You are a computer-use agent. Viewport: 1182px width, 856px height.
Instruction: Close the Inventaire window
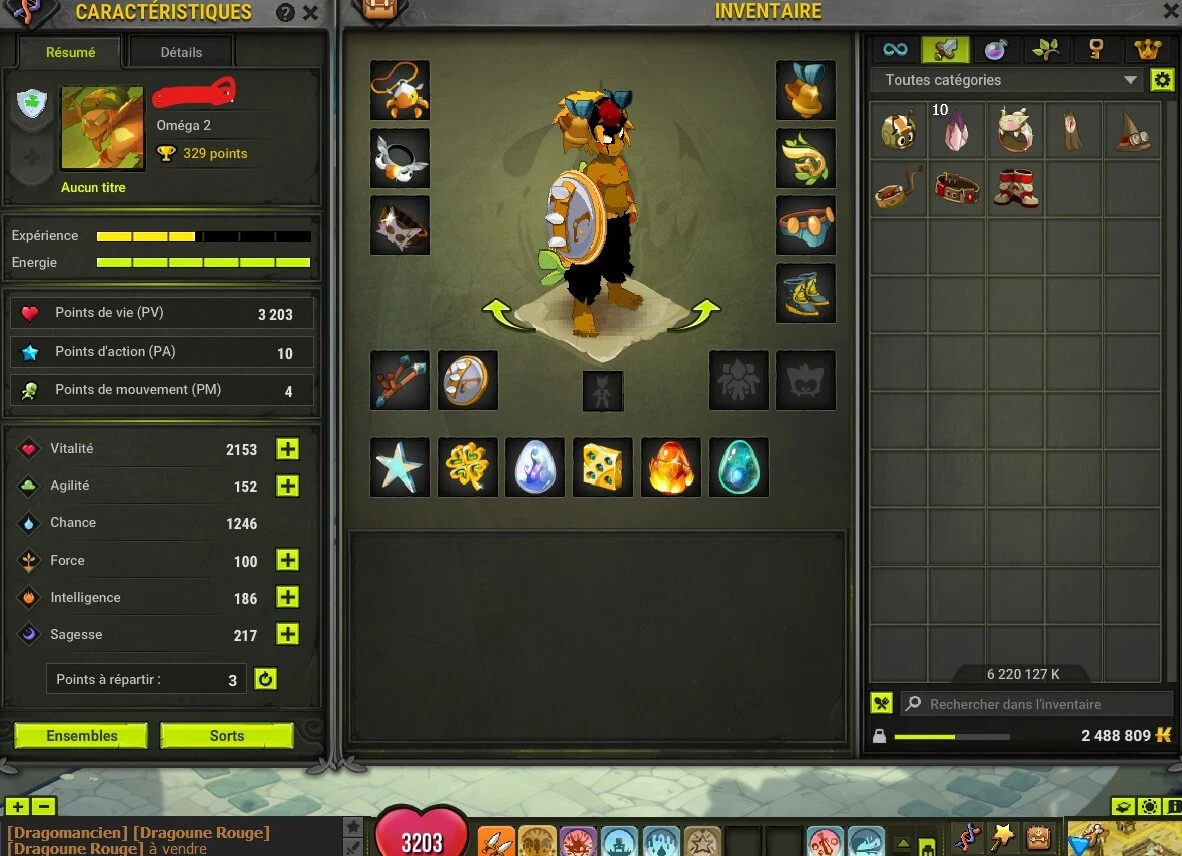pyautogui.click(x=1171, y=11)
